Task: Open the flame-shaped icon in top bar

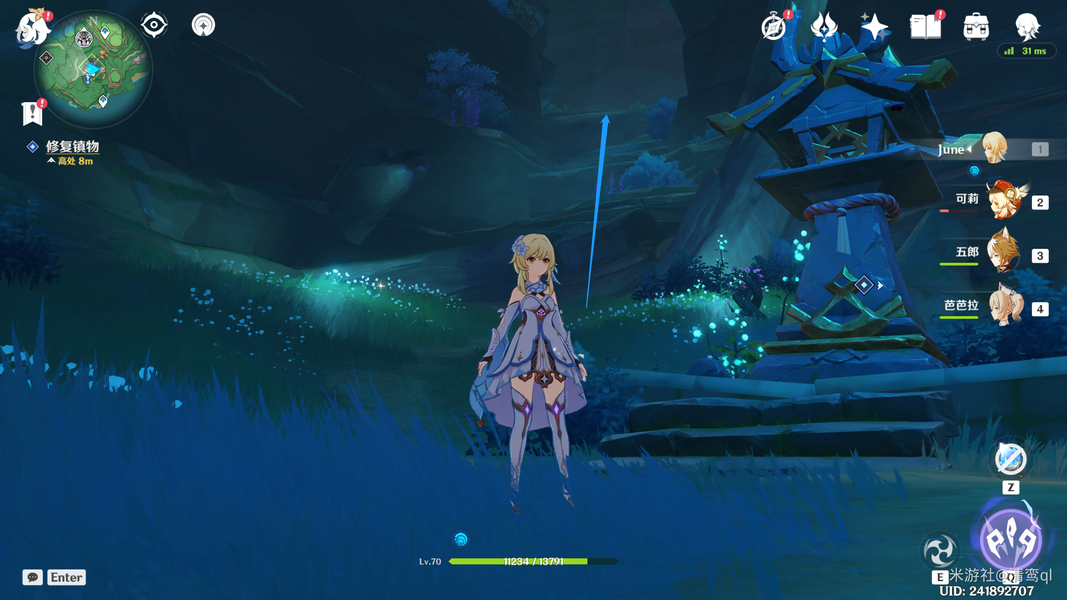Action: (823, 27)
